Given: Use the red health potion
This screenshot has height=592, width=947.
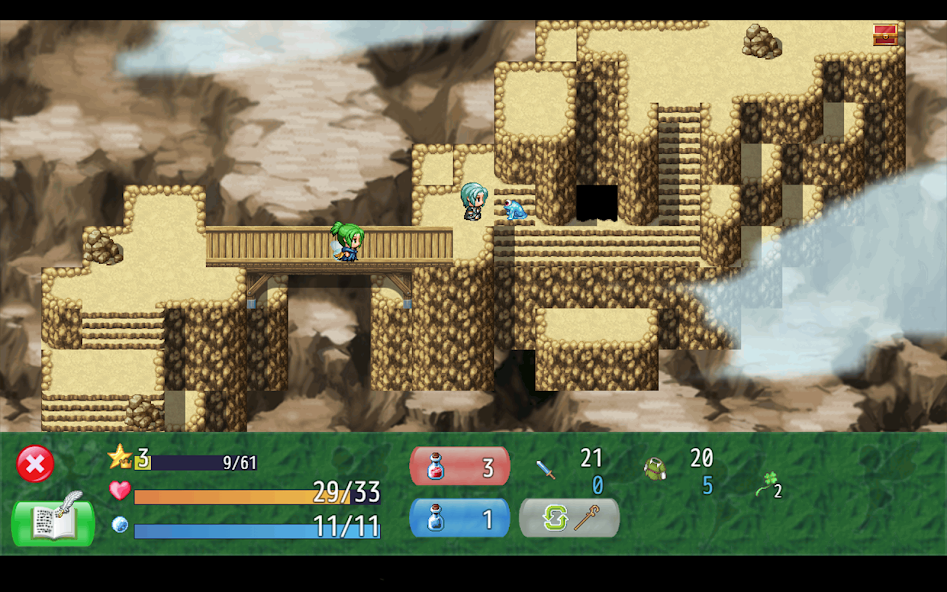Looking at the screenshot, I should click(x=460, y=467).
